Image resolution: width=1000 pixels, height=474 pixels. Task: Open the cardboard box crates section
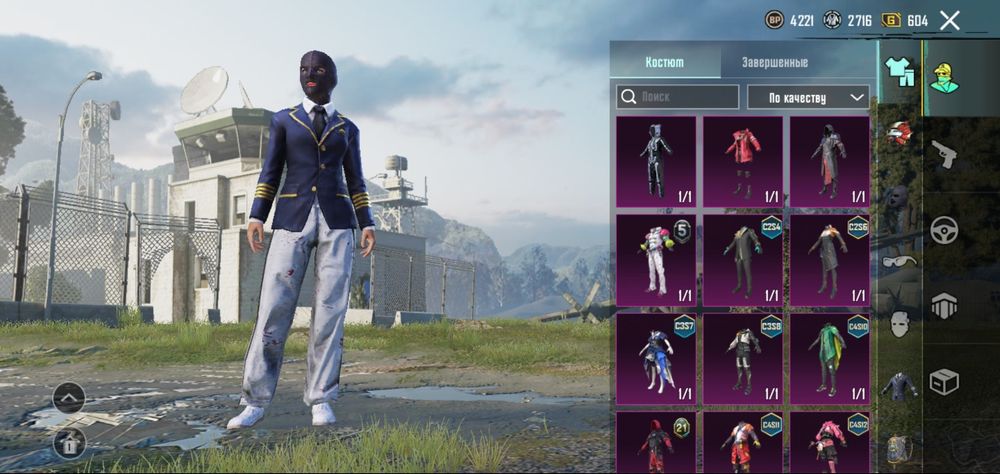[x=943, y=382]
